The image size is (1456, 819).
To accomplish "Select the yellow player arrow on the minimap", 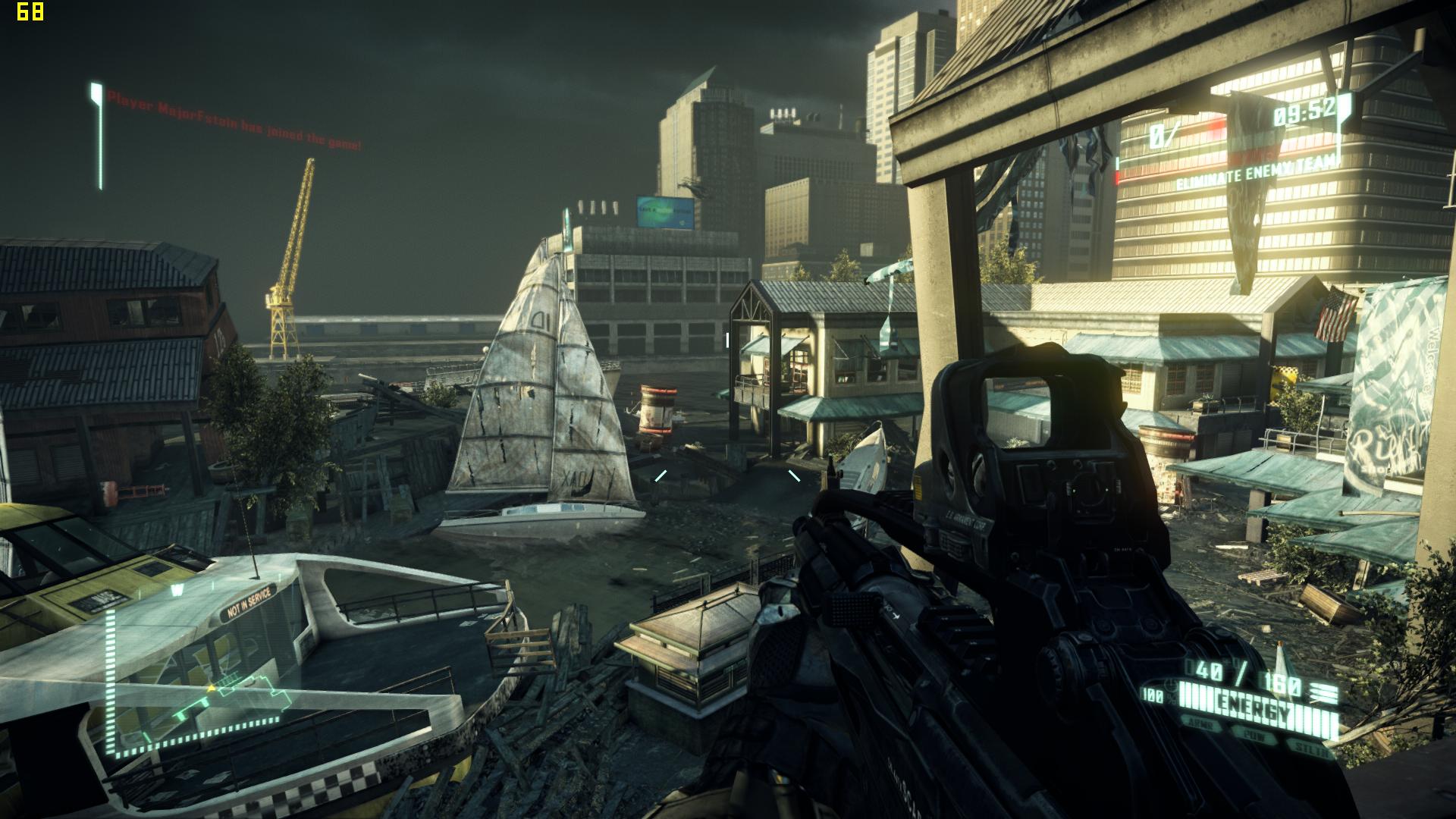I will tap(212, 687).
